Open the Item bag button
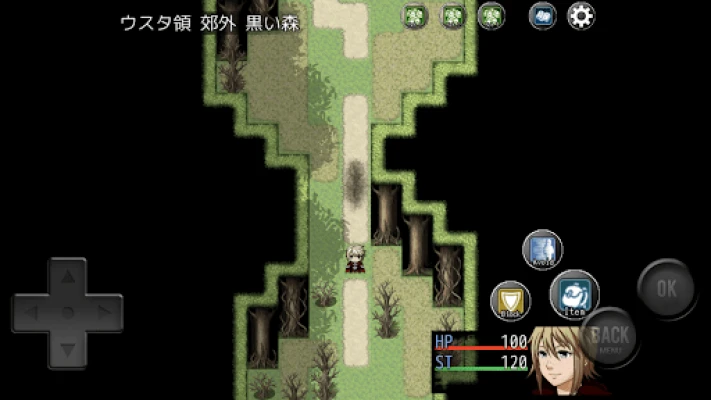 pos(575,291)
